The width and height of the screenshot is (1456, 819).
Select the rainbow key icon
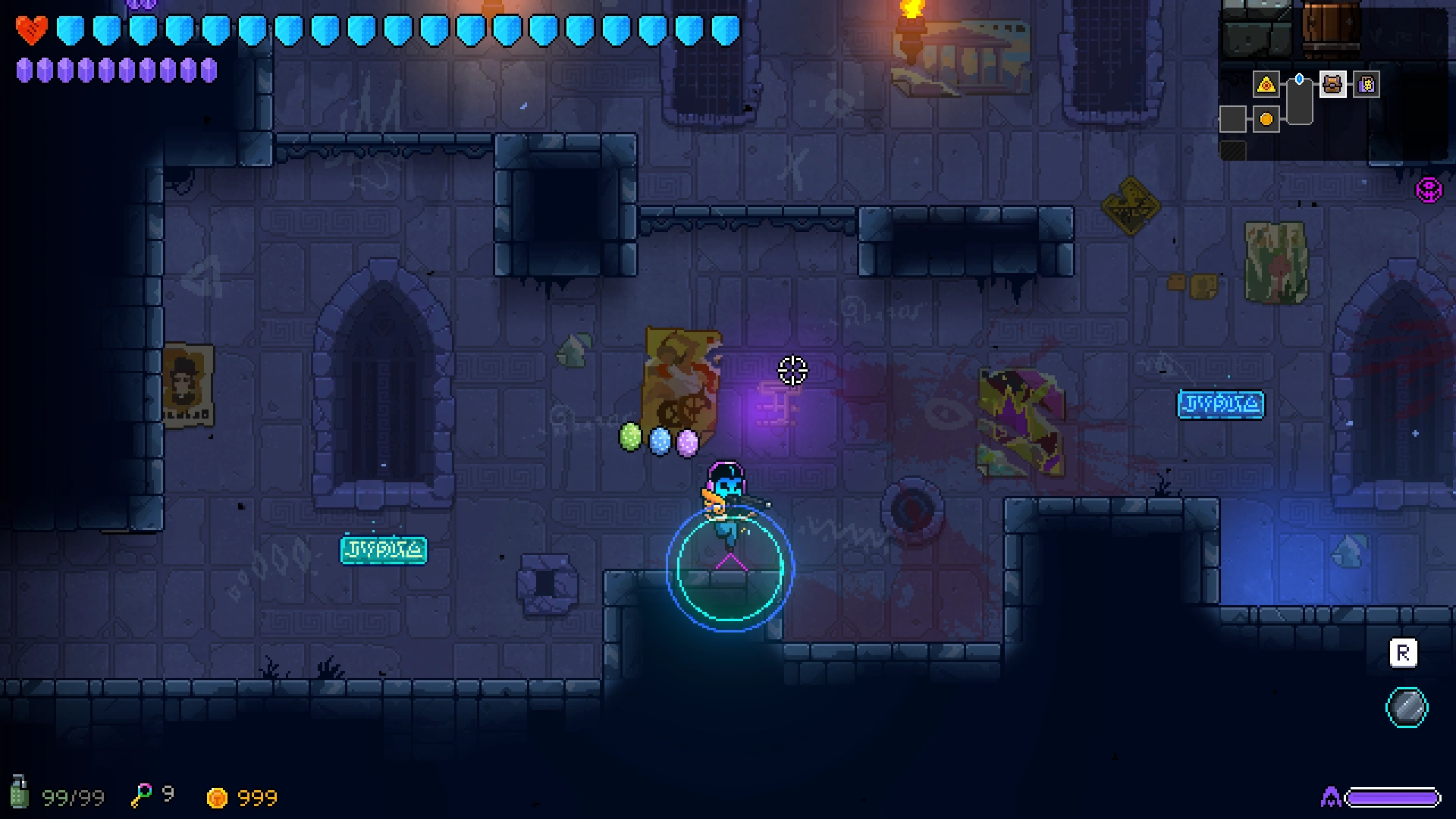tap(141, 795)
